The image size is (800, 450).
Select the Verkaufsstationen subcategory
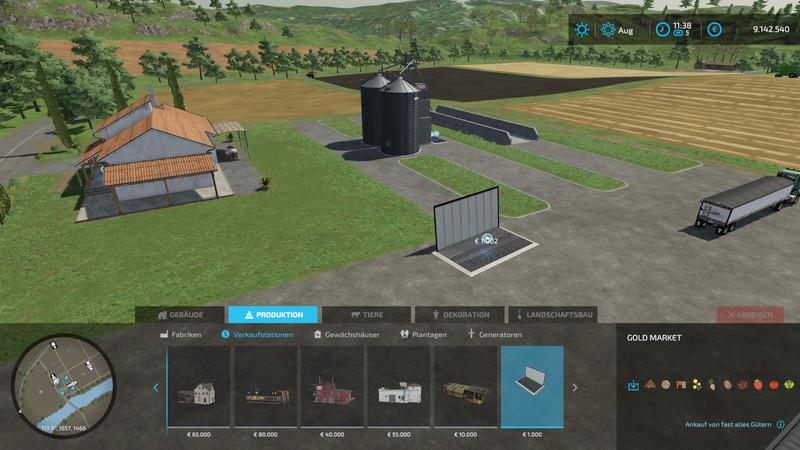click(257, 334)
